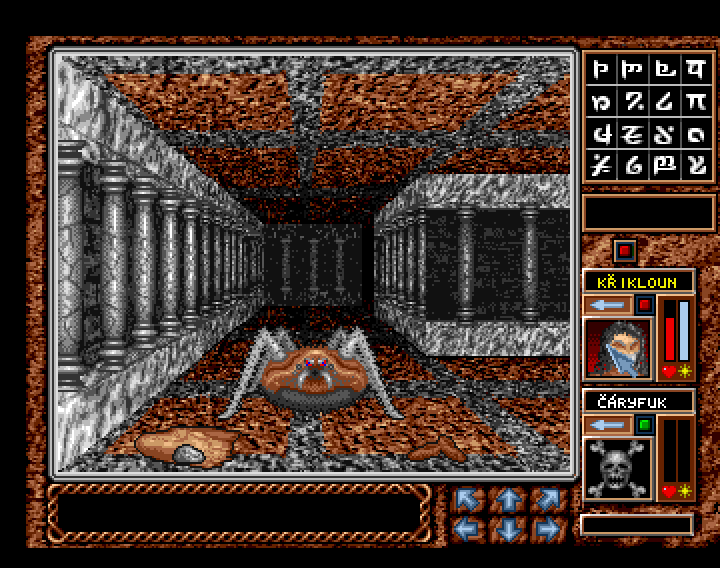Viewport: 720px width, 568px height.
Task: Click the arrow button under Čáryfuk's name
Action: [x=608, y=424]
